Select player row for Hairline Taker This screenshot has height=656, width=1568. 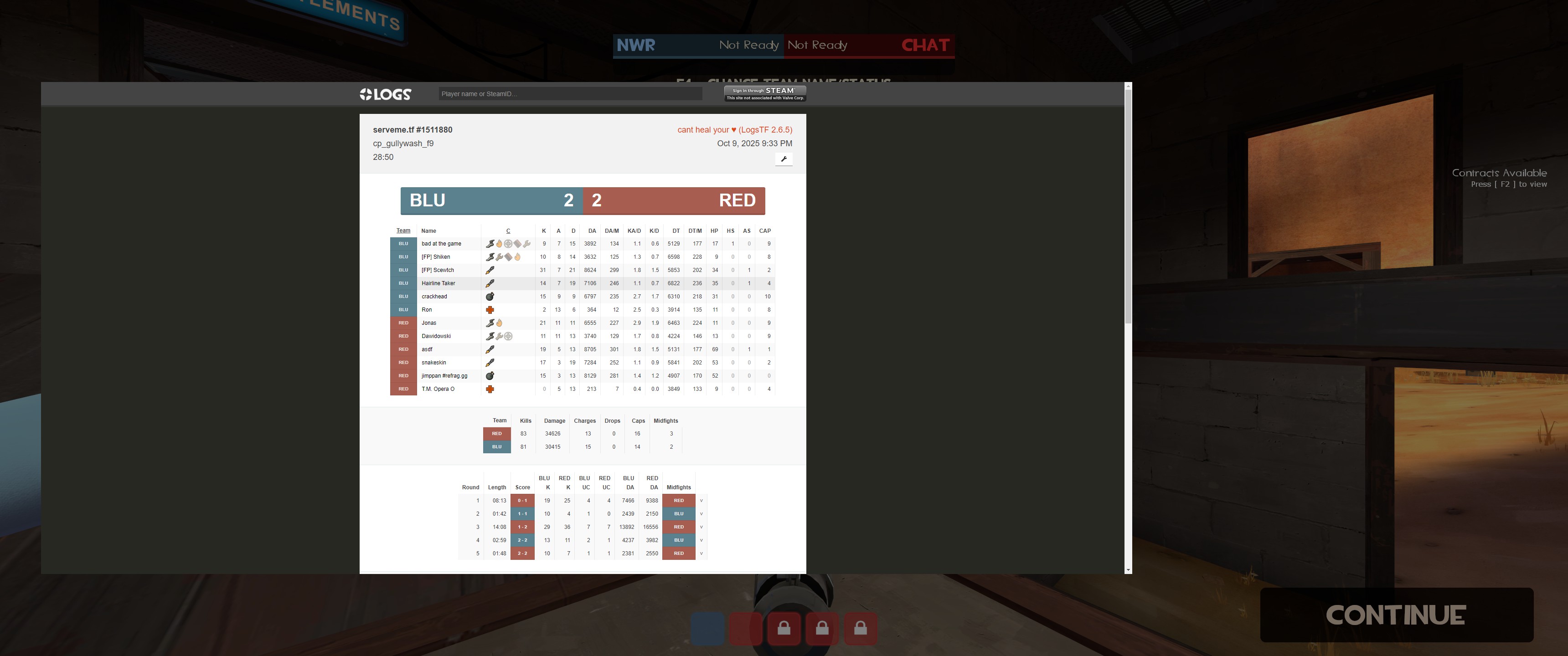click(x=438, y=283)
